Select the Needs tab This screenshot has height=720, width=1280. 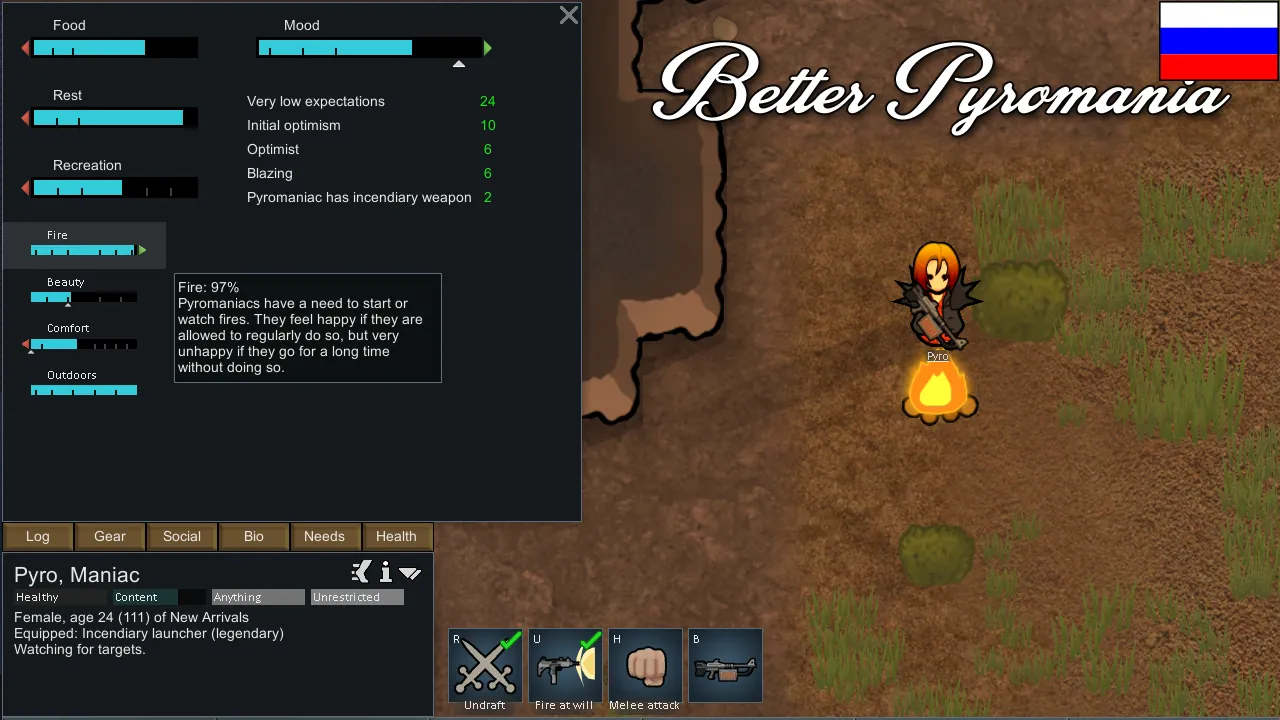tap(324, 536)
